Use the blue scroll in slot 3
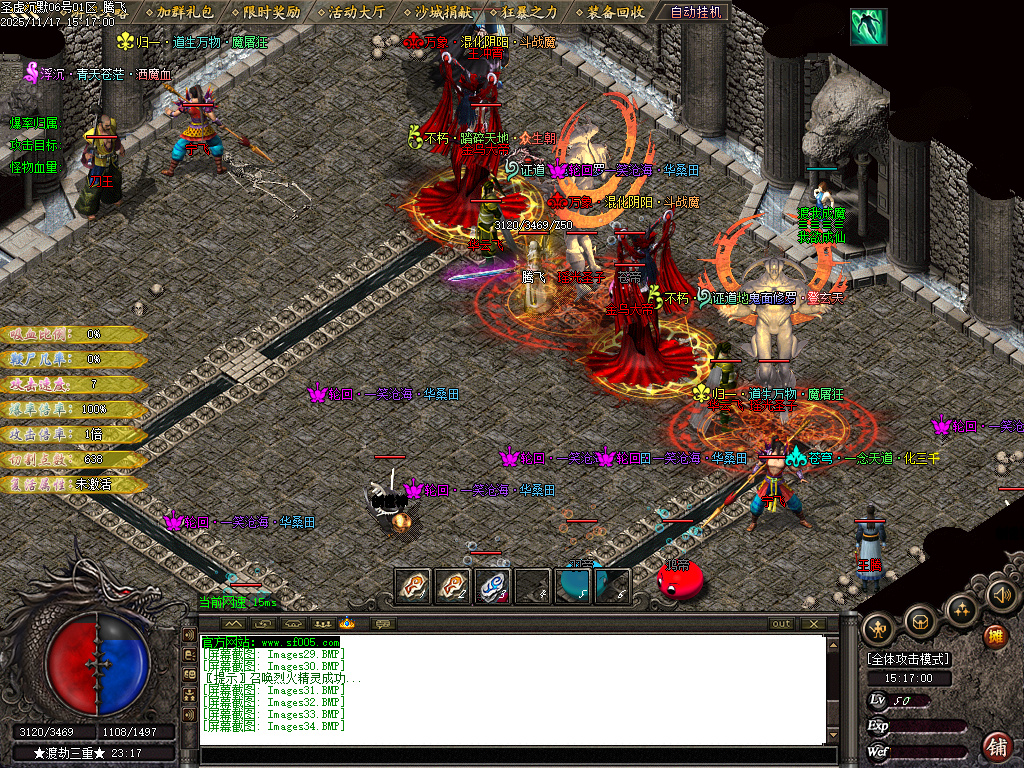Viewport: 1024px width, 768px height. click(x=493, y=587)
